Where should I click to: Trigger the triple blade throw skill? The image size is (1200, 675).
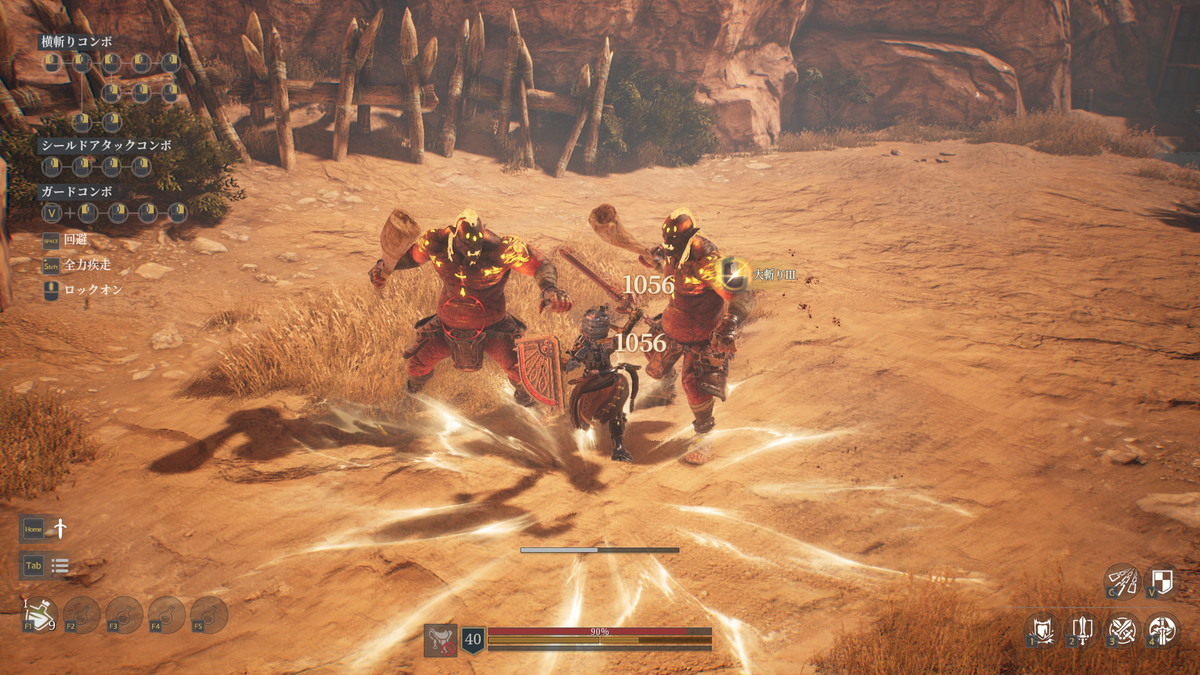coord(1121,581)
